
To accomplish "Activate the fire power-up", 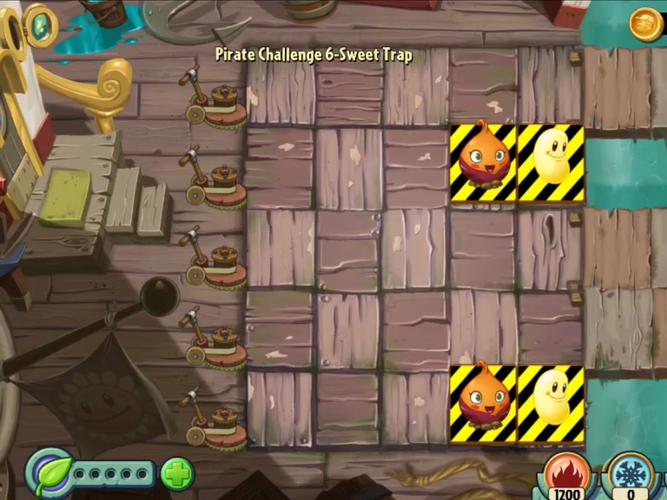I will pos(565,474).
